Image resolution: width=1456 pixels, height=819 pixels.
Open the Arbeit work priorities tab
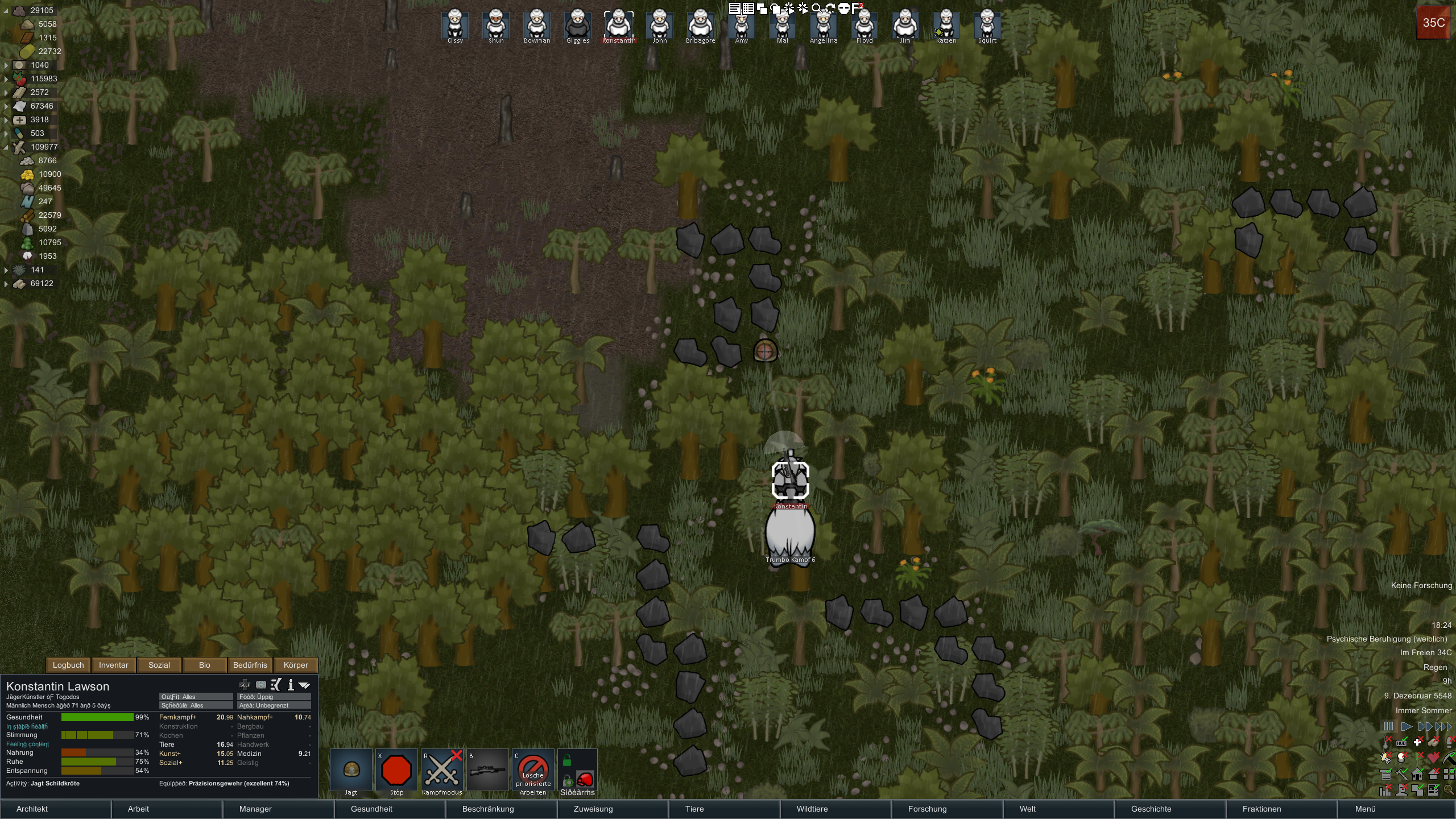[x=138, y=809]
